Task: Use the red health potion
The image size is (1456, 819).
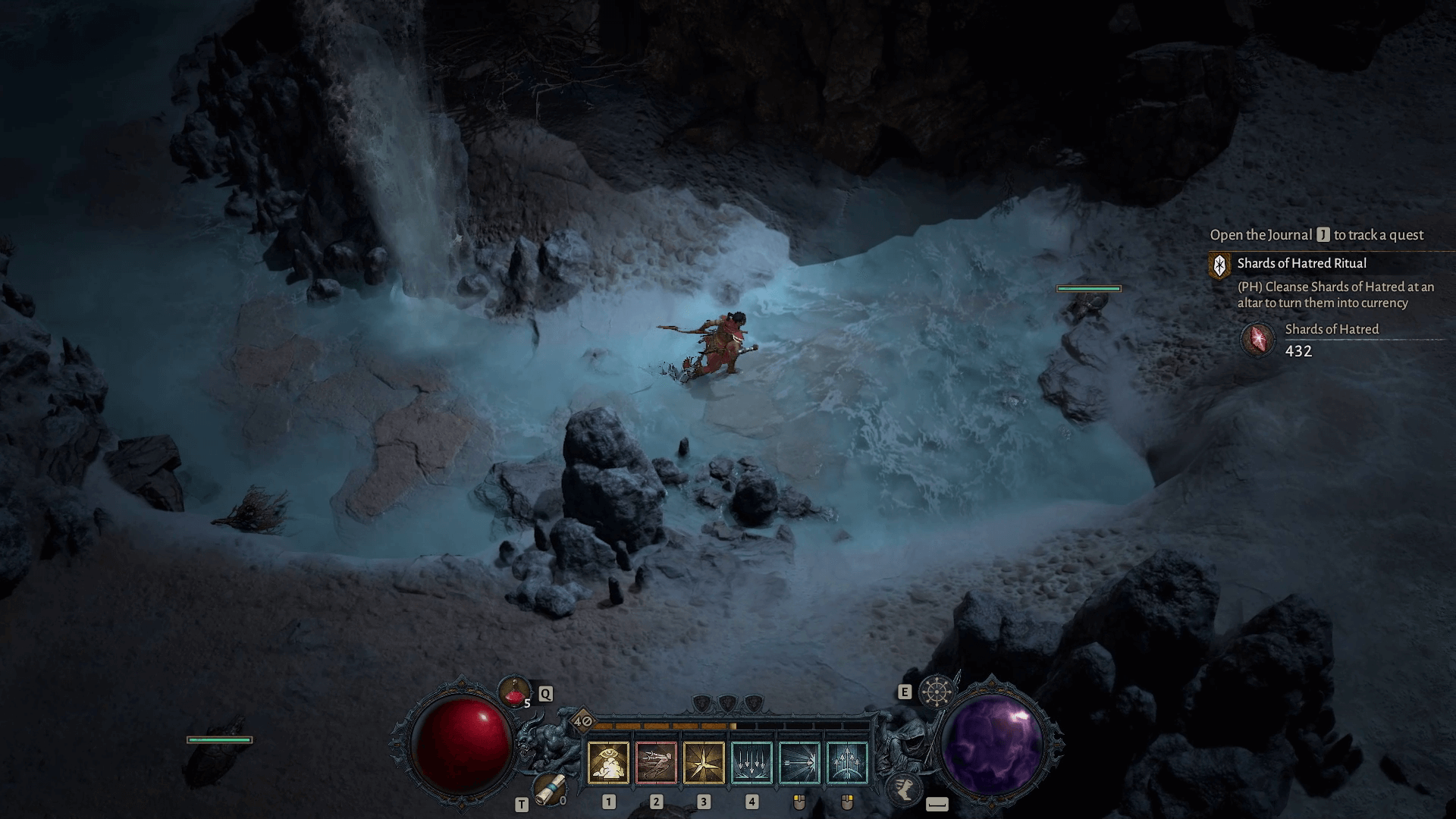Action: [514, 692]
